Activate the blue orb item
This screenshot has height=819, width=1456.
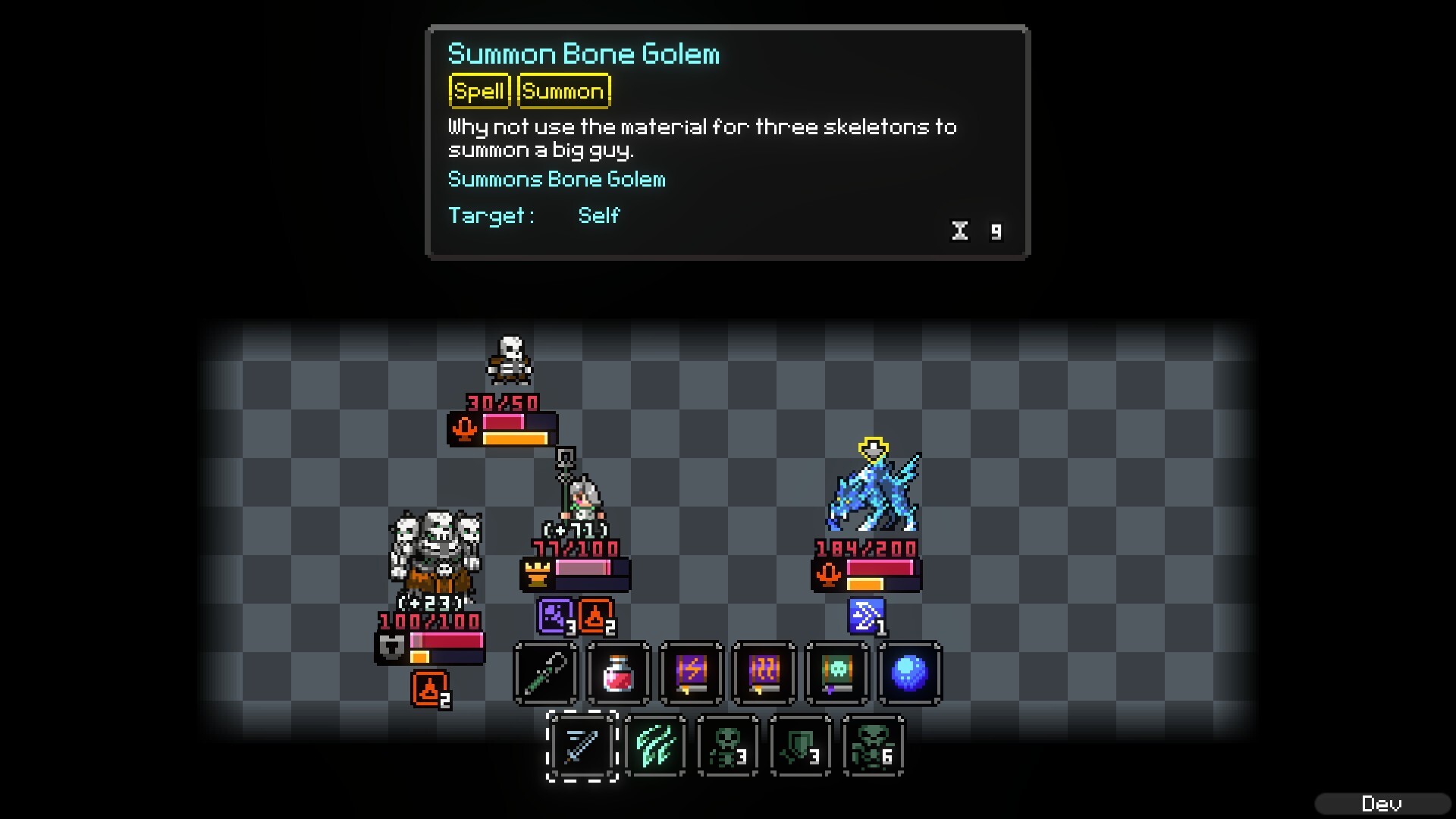pos(908,673)
